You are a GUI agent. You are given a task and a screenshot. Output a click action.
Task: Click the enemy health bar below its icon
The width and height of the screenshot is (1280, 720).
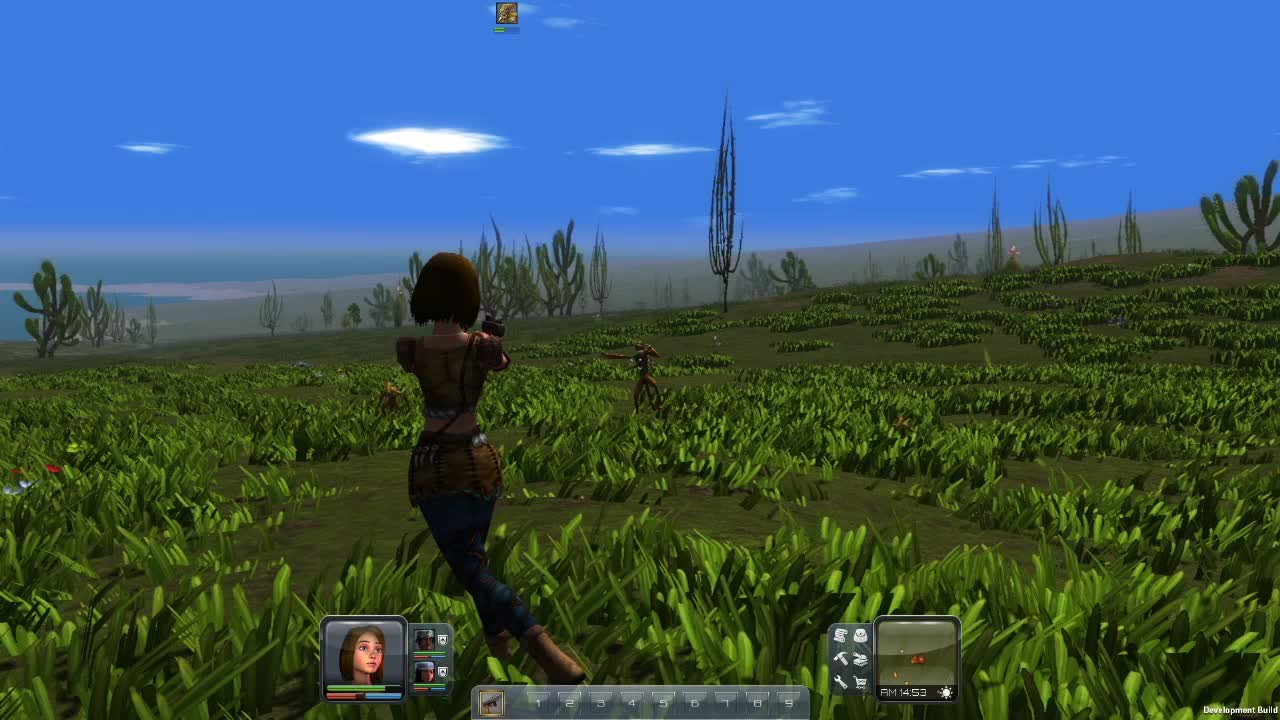pos(505,28)
